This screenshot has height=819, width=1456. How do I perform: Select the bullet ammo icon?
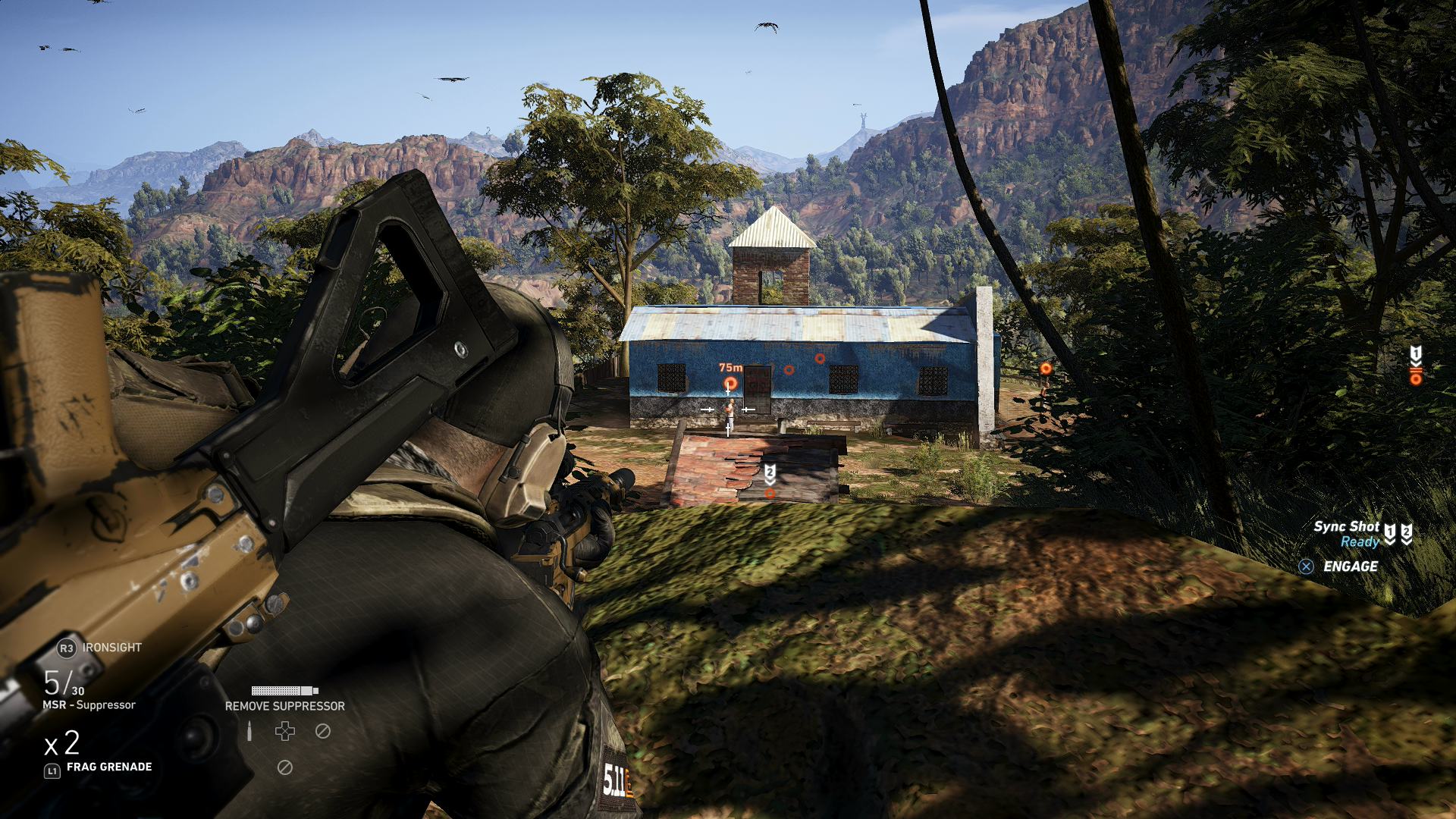(249, 732)
